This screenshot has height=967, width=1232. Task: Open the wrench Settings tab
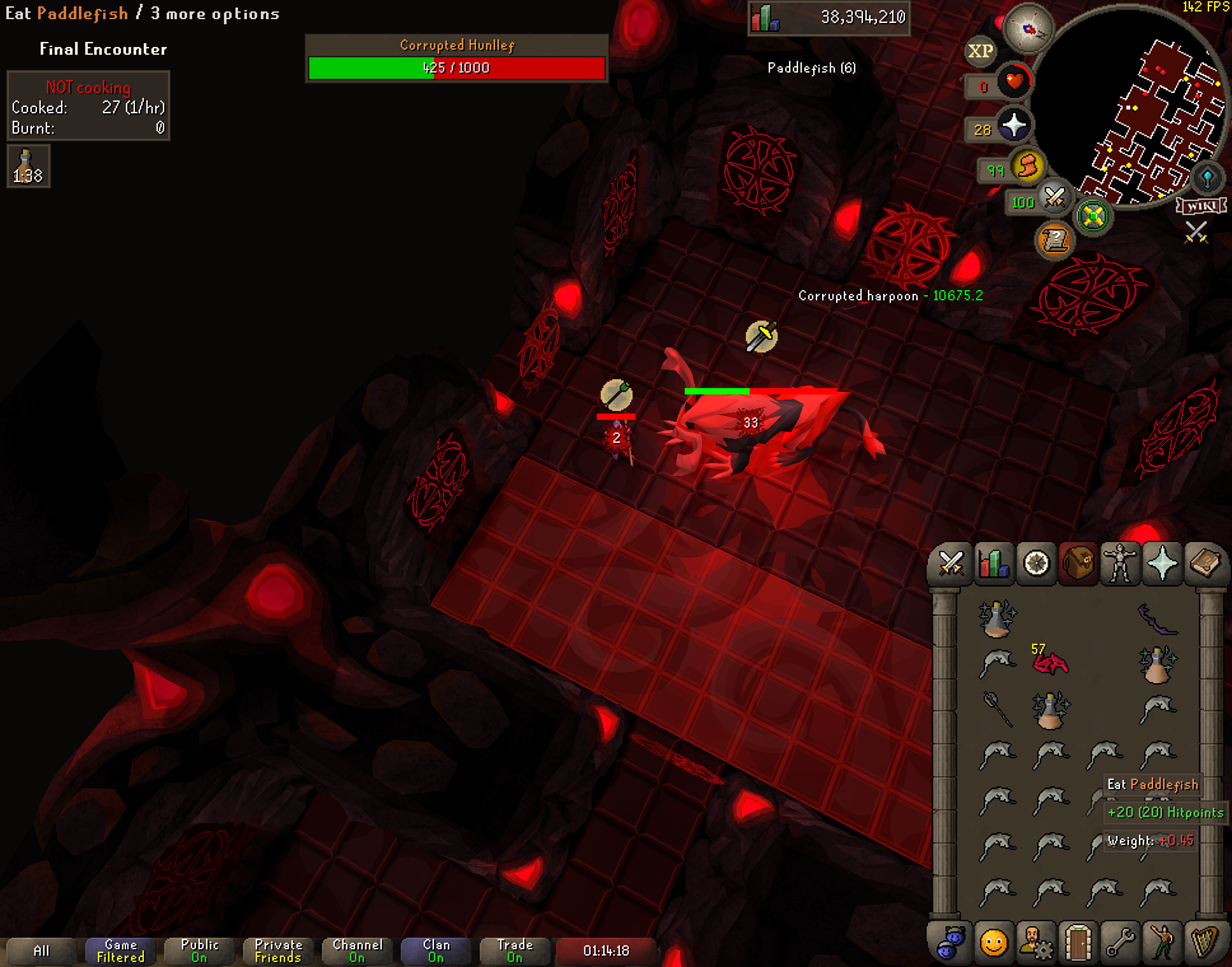click(1120, 942)
